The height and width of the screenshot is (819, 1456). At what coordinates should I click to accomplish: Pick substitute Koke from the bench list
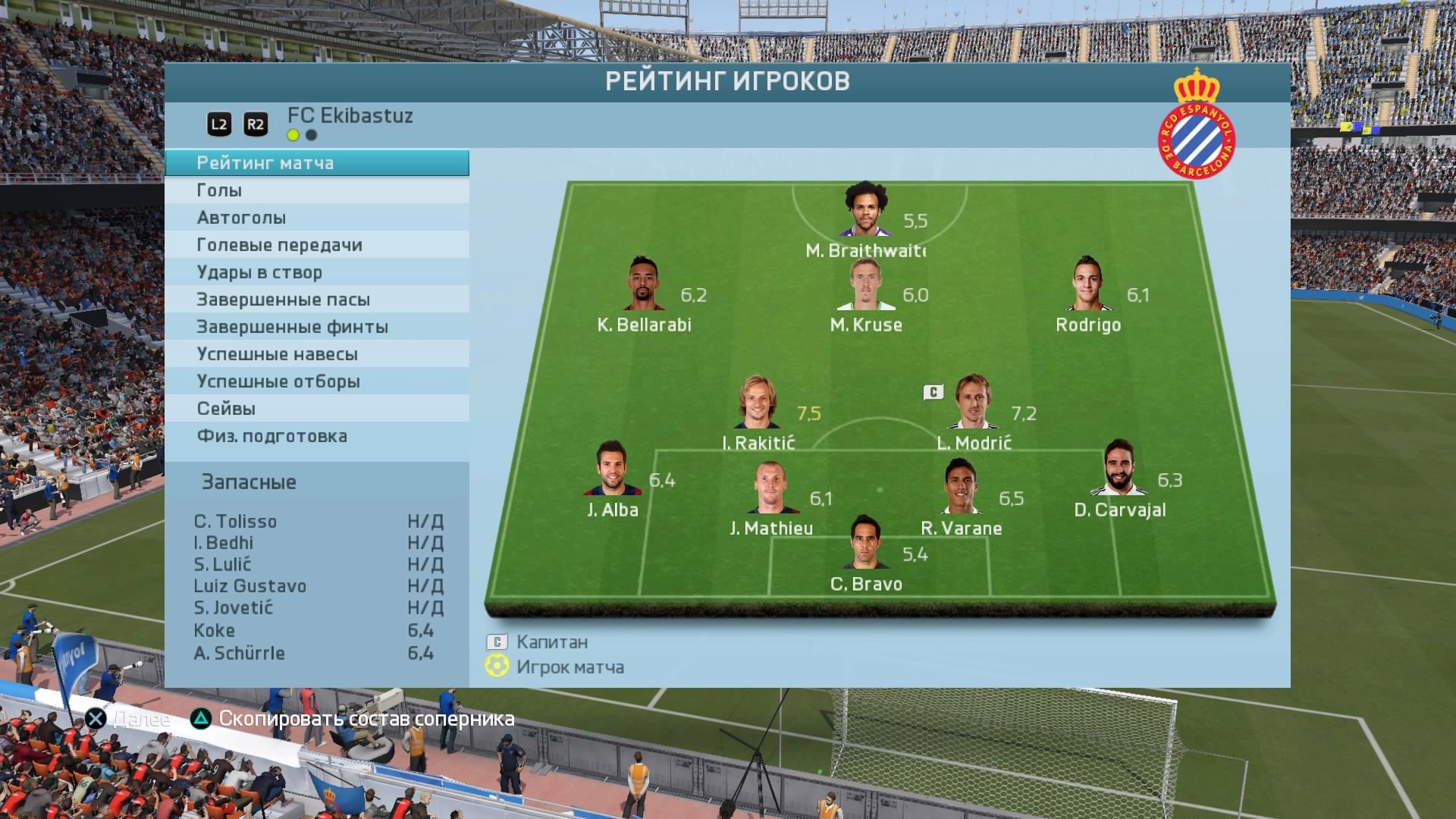coord(215,631)
